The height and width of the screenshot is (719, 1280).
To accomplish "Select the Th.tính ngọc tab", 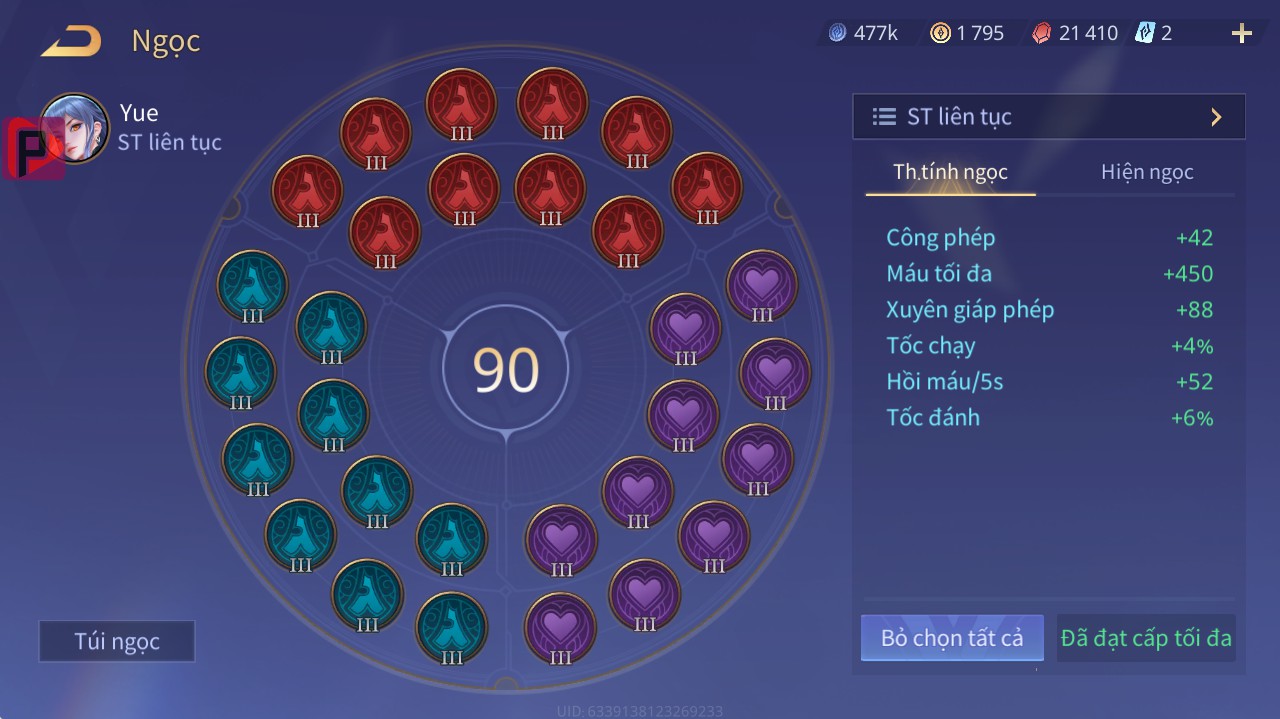I will tap(950, 172).
